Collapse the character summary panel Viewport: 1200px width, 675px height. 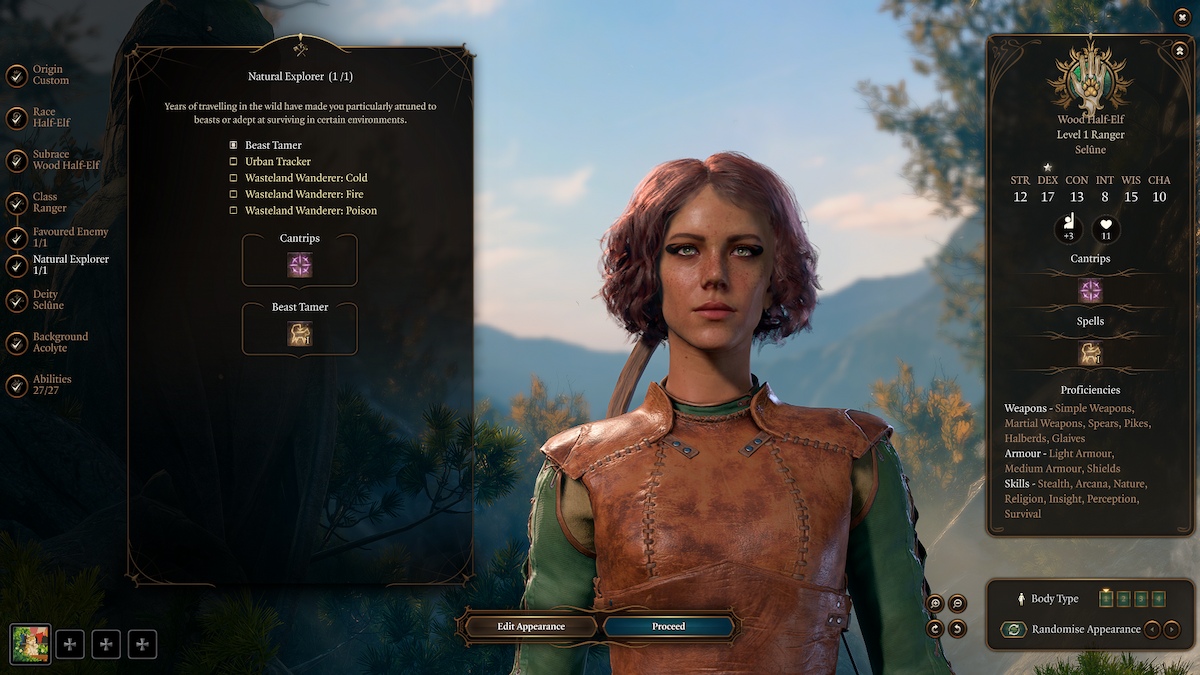click(x=1179, y=50)
